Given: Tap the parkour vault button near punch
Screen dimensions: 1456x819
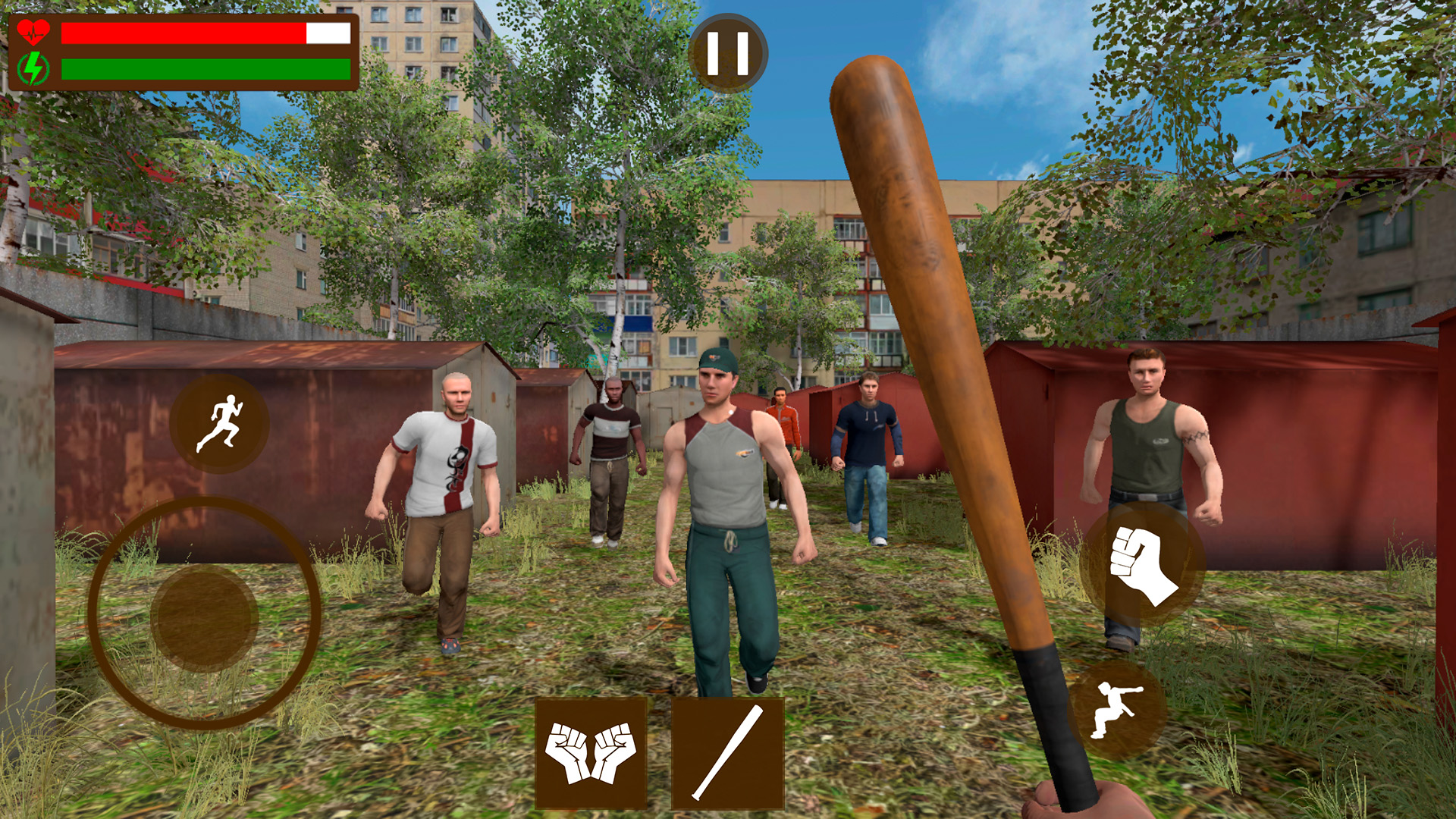Looking at the screenshot, I should pyautogui.click(x=1113, y=709).
